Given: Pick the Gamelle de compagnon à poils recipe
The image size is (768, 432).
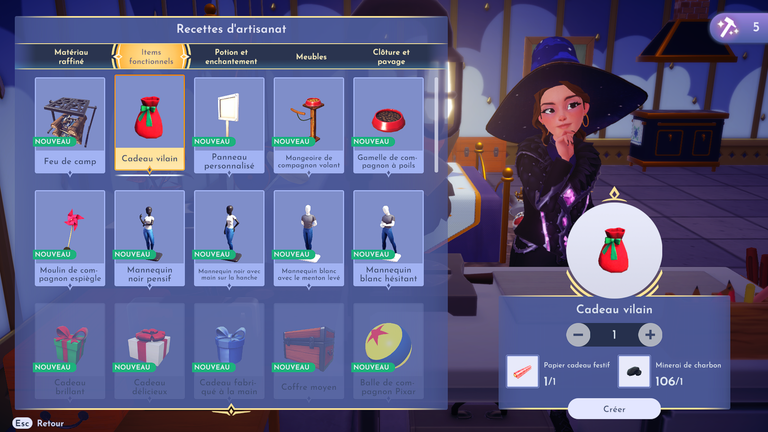Looking at the screenshot, I should tap(388, 124).
